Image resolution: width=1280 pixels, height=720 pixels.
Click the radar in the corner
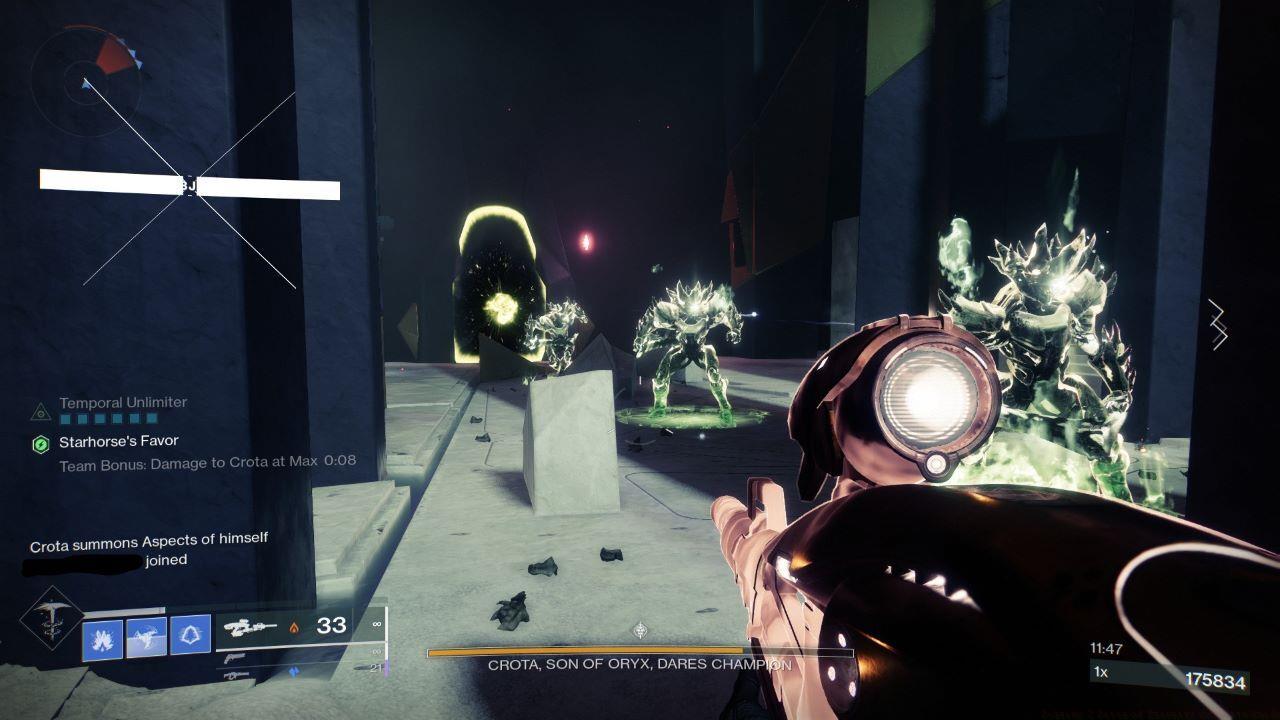tap(83, 74)
